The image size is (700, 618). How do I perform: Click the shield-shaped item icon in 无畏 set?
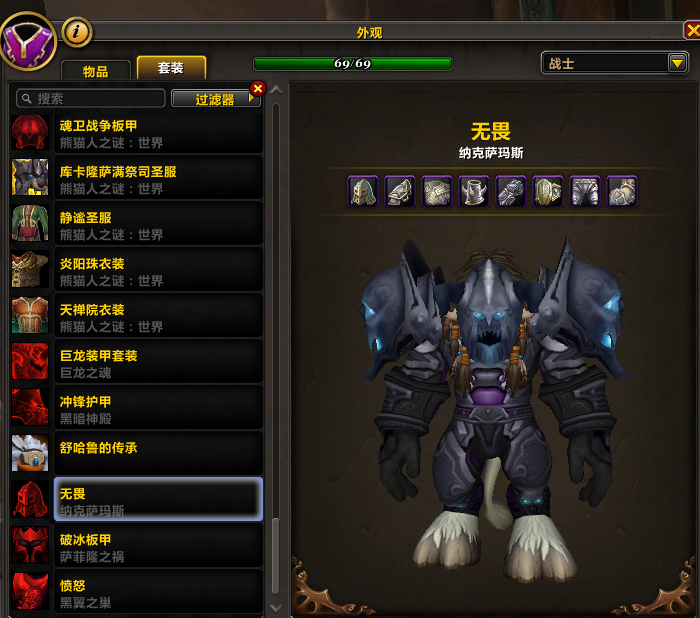(x=547, y=191)
